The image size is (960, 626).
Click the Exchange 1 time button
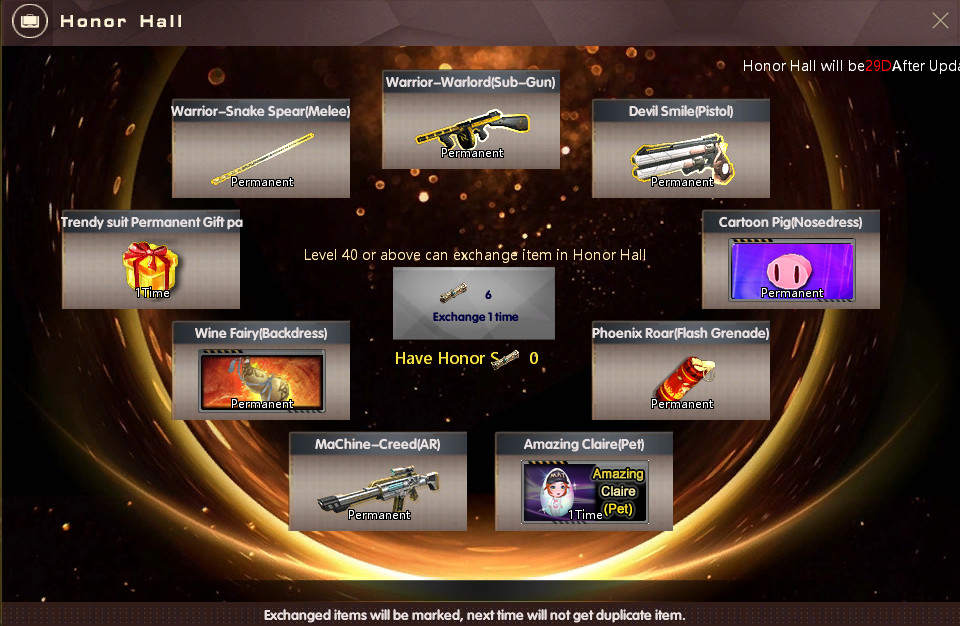[474, 304]
